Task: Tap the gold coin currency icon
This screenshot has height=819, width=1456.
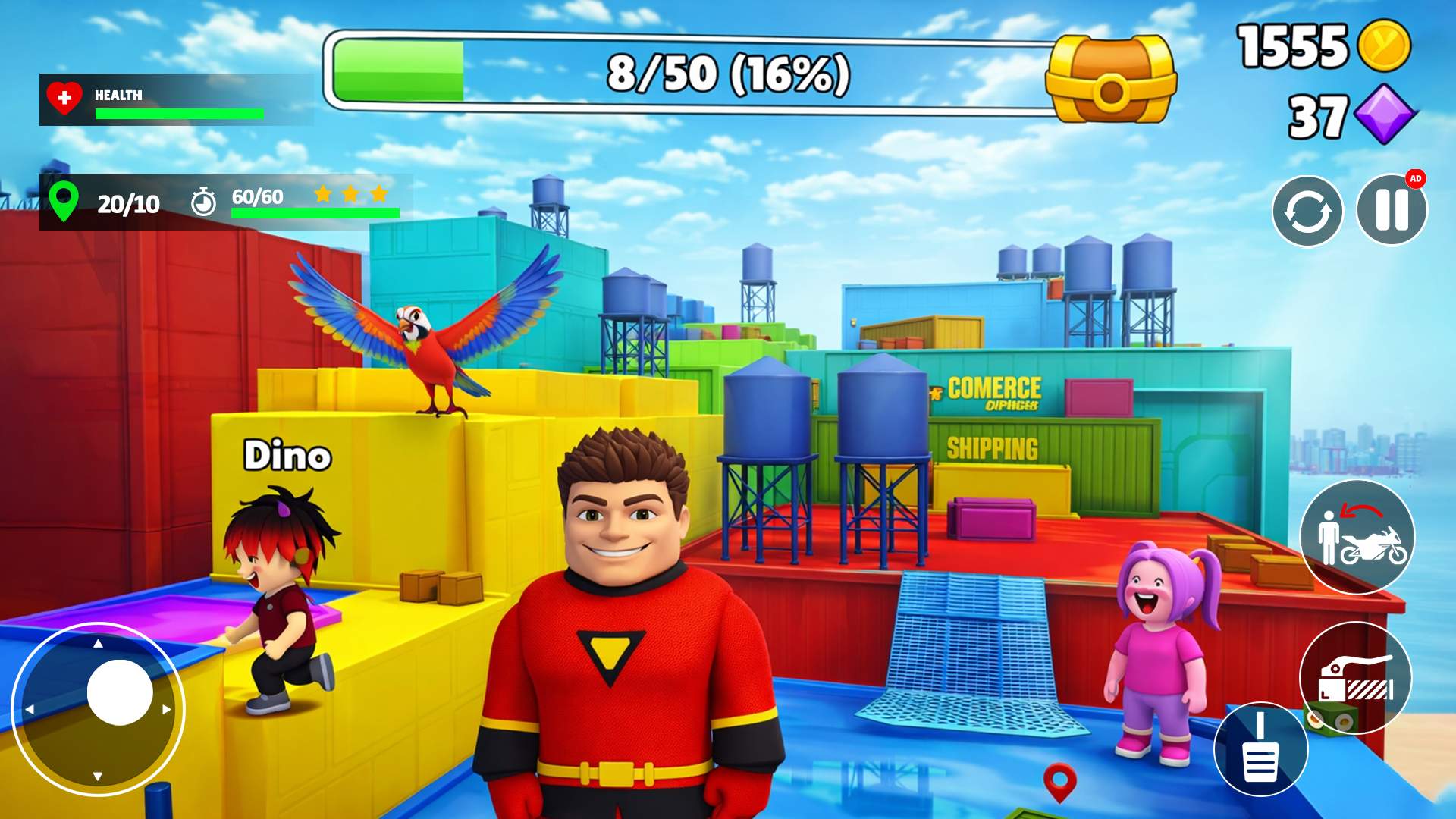Action: click(1385, 48)
